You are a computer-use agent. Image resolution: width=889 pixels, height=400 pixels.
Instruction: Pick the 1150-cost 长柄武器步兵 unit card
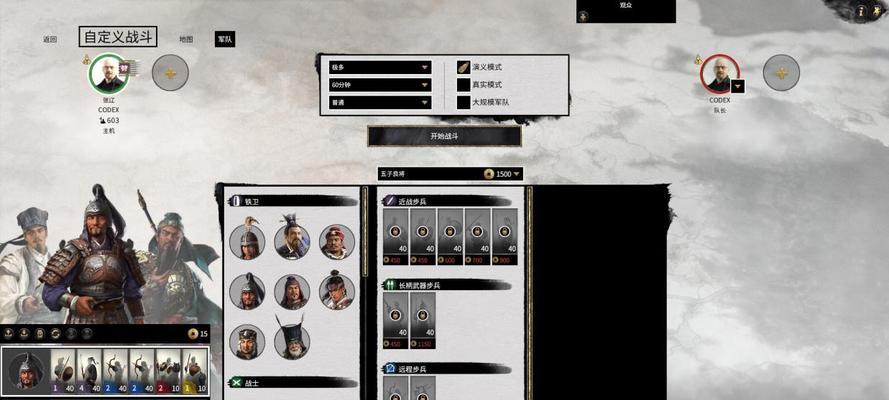422,322
